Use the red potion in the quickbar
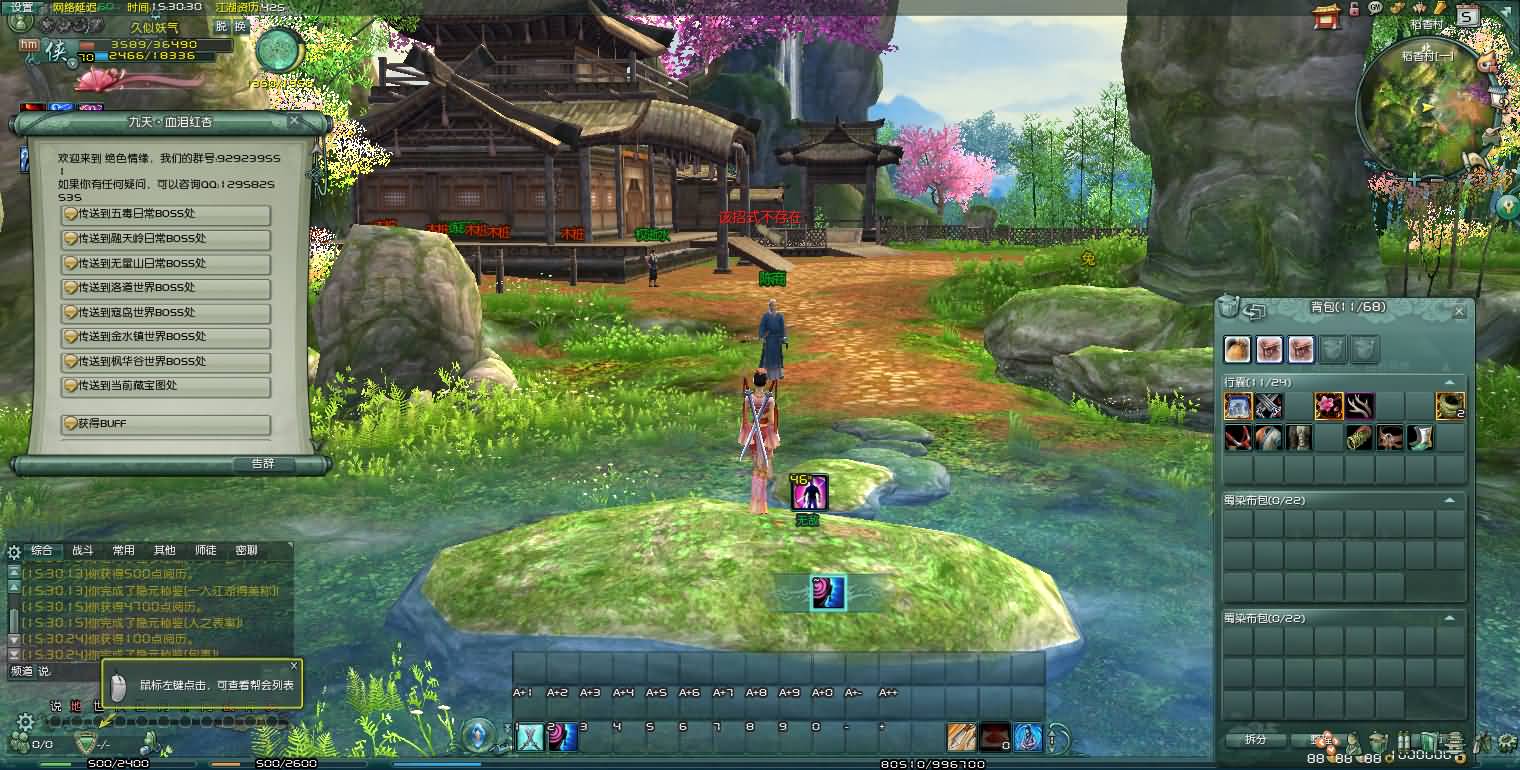The height and width of the screenshot is (770, 1520). click(x=997, y=739)
